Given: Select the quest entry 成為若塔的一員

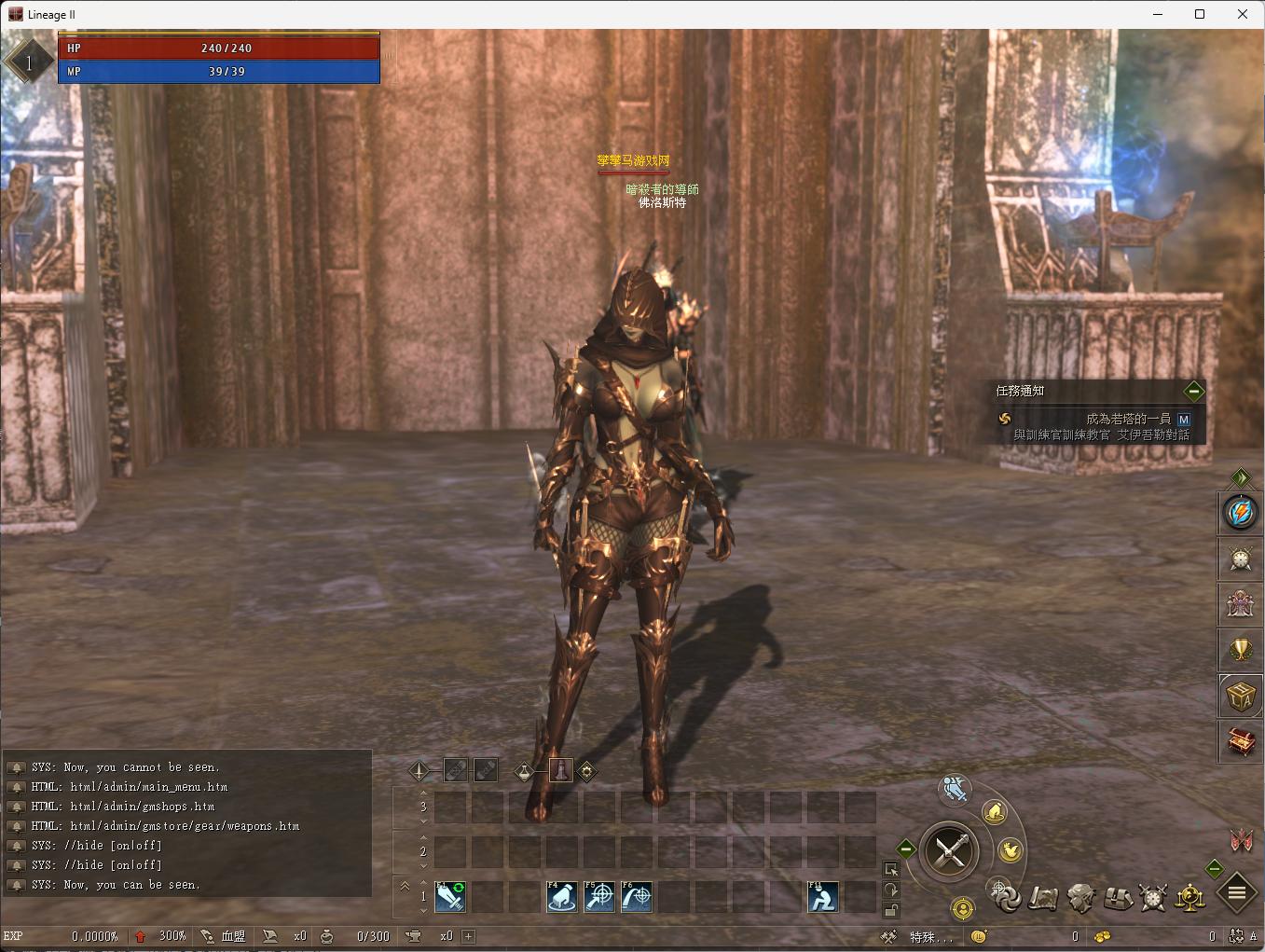Looking at the screenshot, I should (1127, 420).
